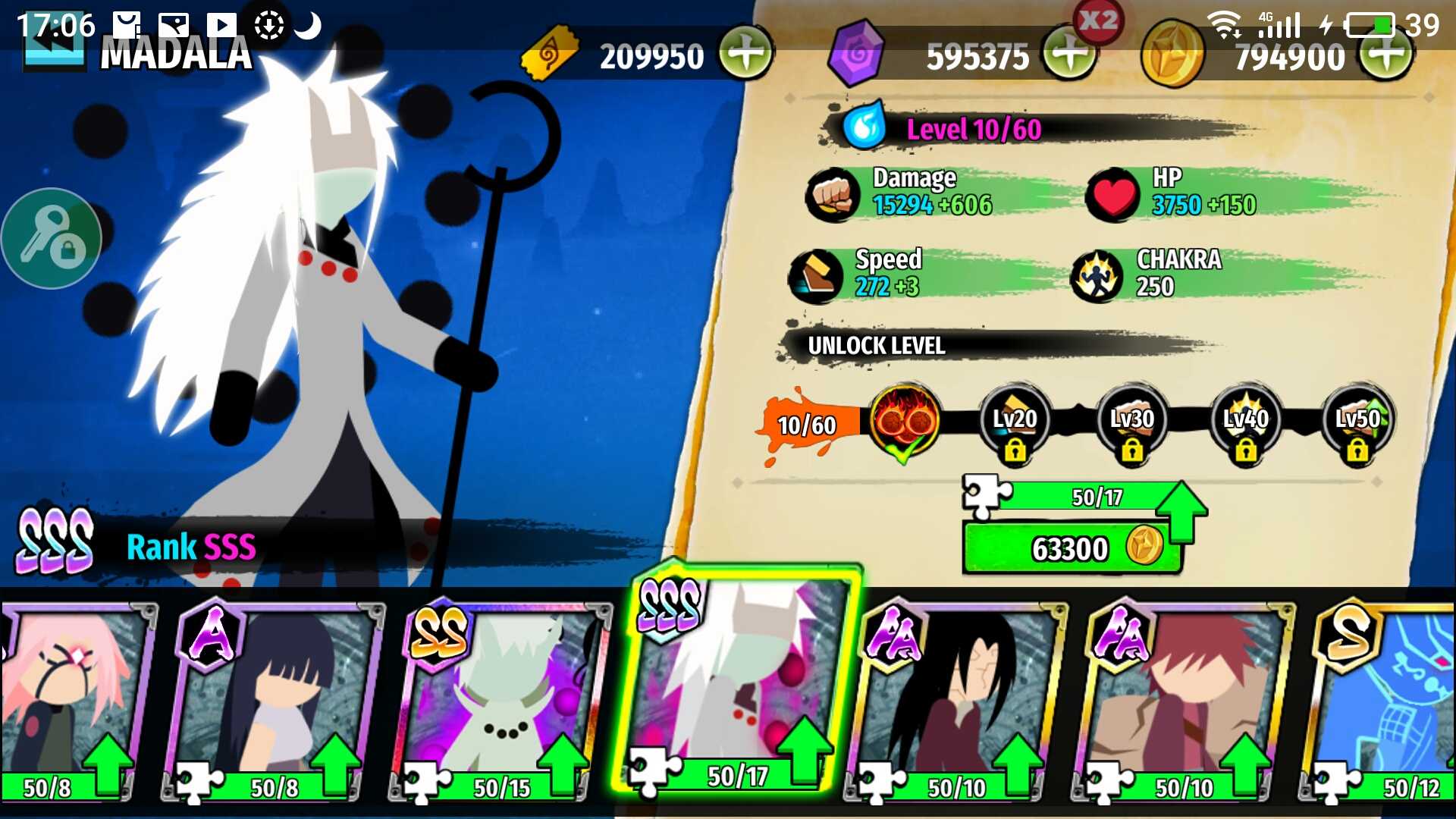Screen dimensions: 1456x819
Task: Add more purple gems
Action: tap(1069, 54)
